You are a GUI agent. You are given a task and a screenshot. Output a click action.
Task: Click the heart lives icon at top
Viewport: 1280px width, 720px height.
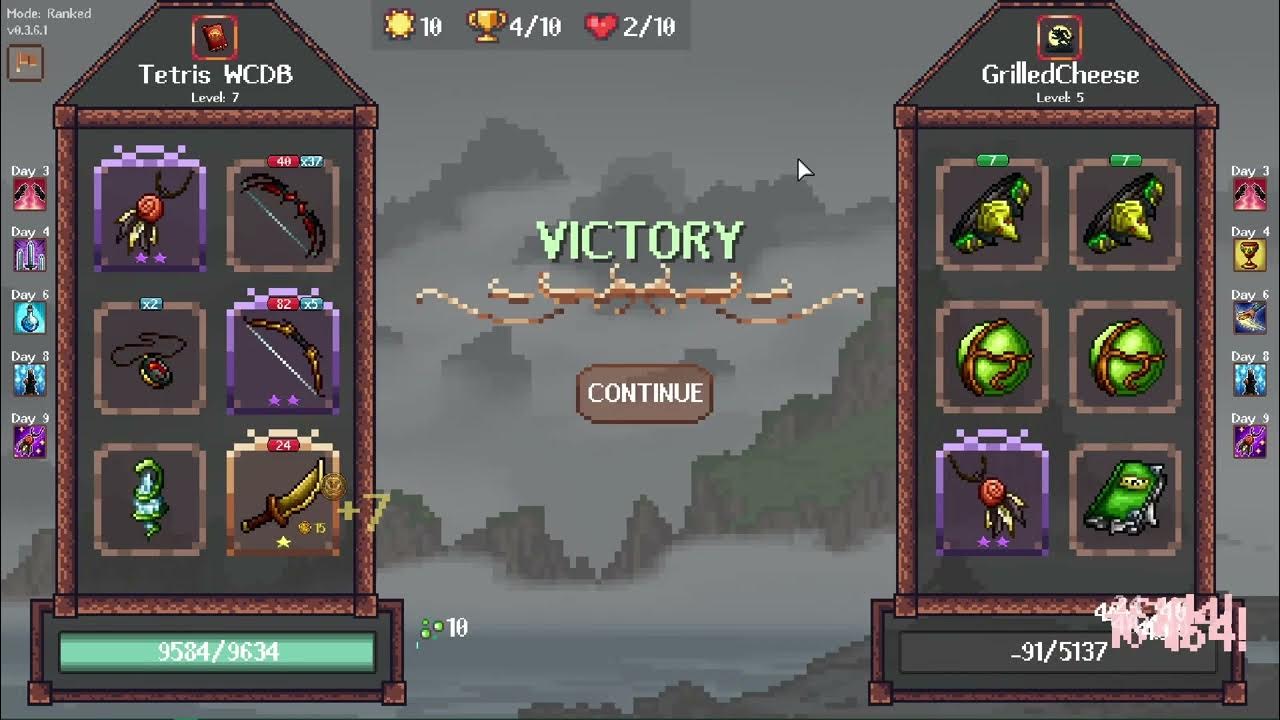coord(597,26)
